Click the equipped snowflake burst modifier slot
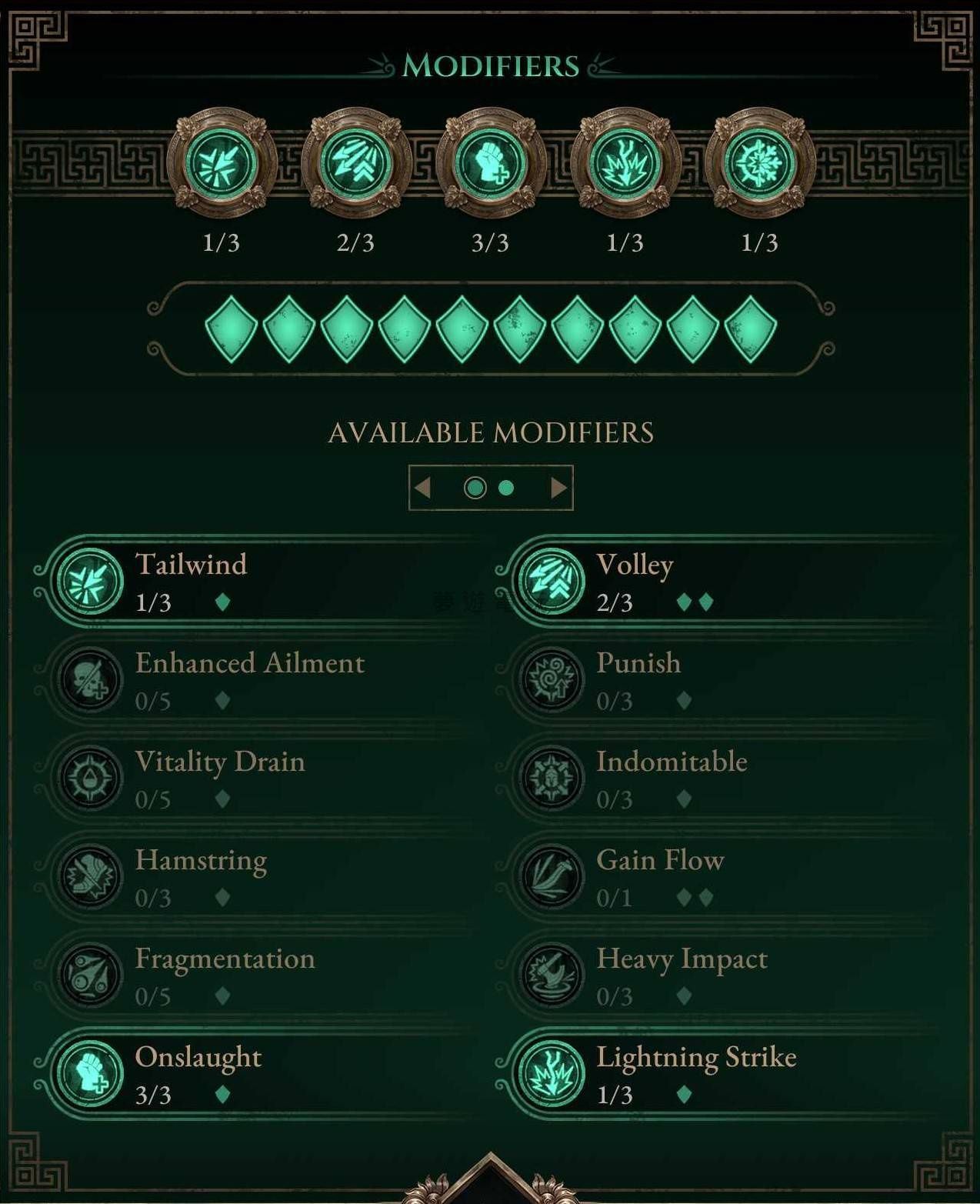The image size is (980, 1204). point(760,164)
